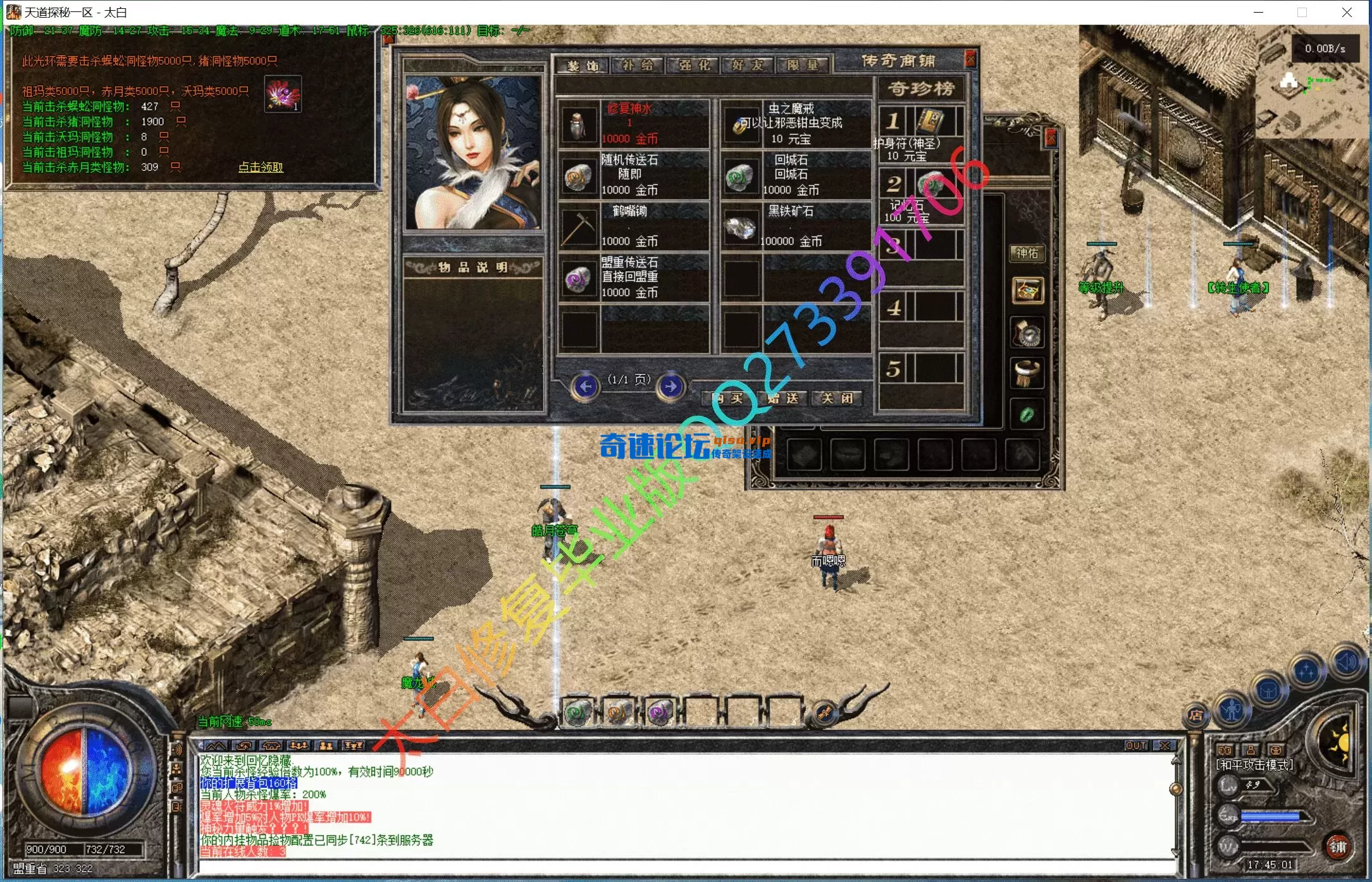Choose the 随机传送石 shop item
The height and width of the screenshot is (882, 1372).
click(x=633, y=175)
